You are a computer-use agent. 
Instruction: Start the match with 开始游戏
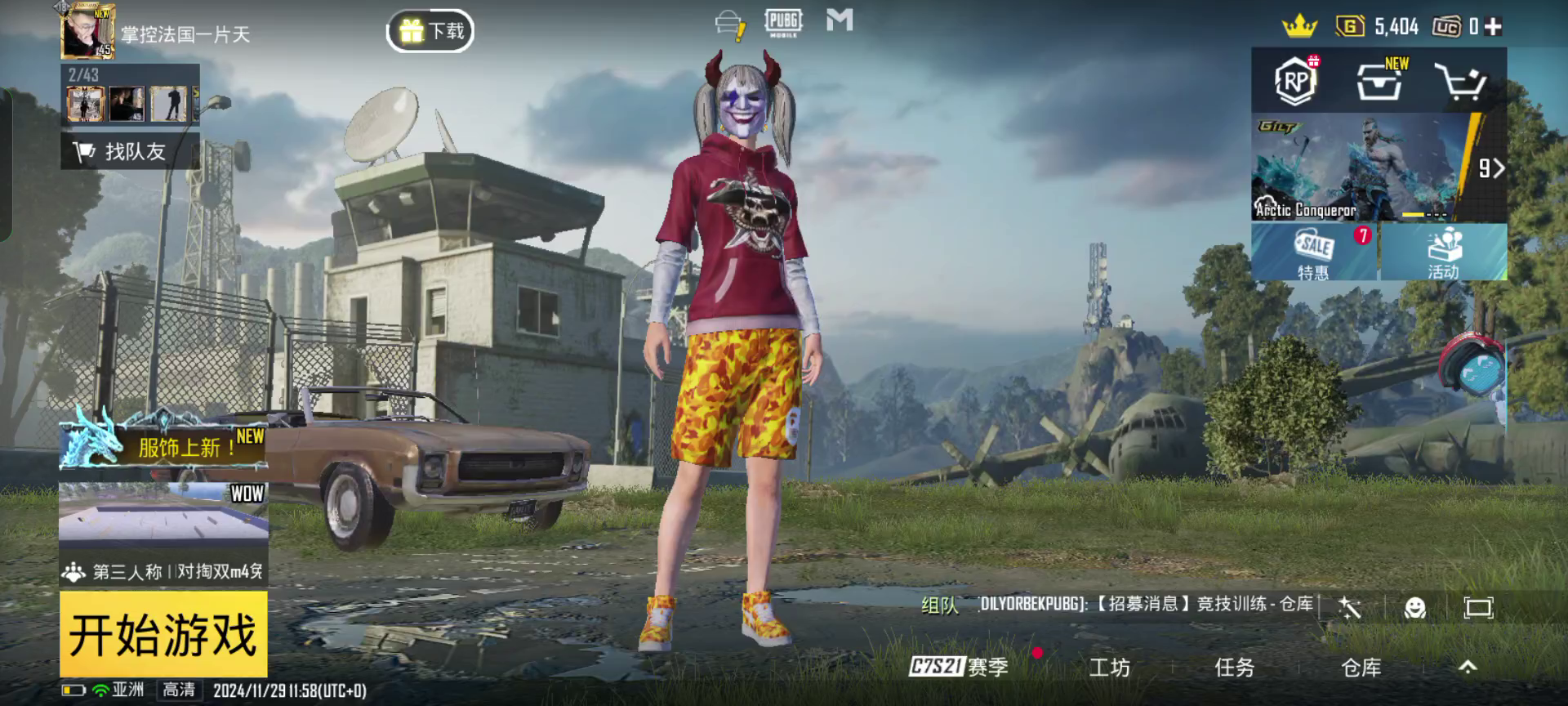[163, 634]
